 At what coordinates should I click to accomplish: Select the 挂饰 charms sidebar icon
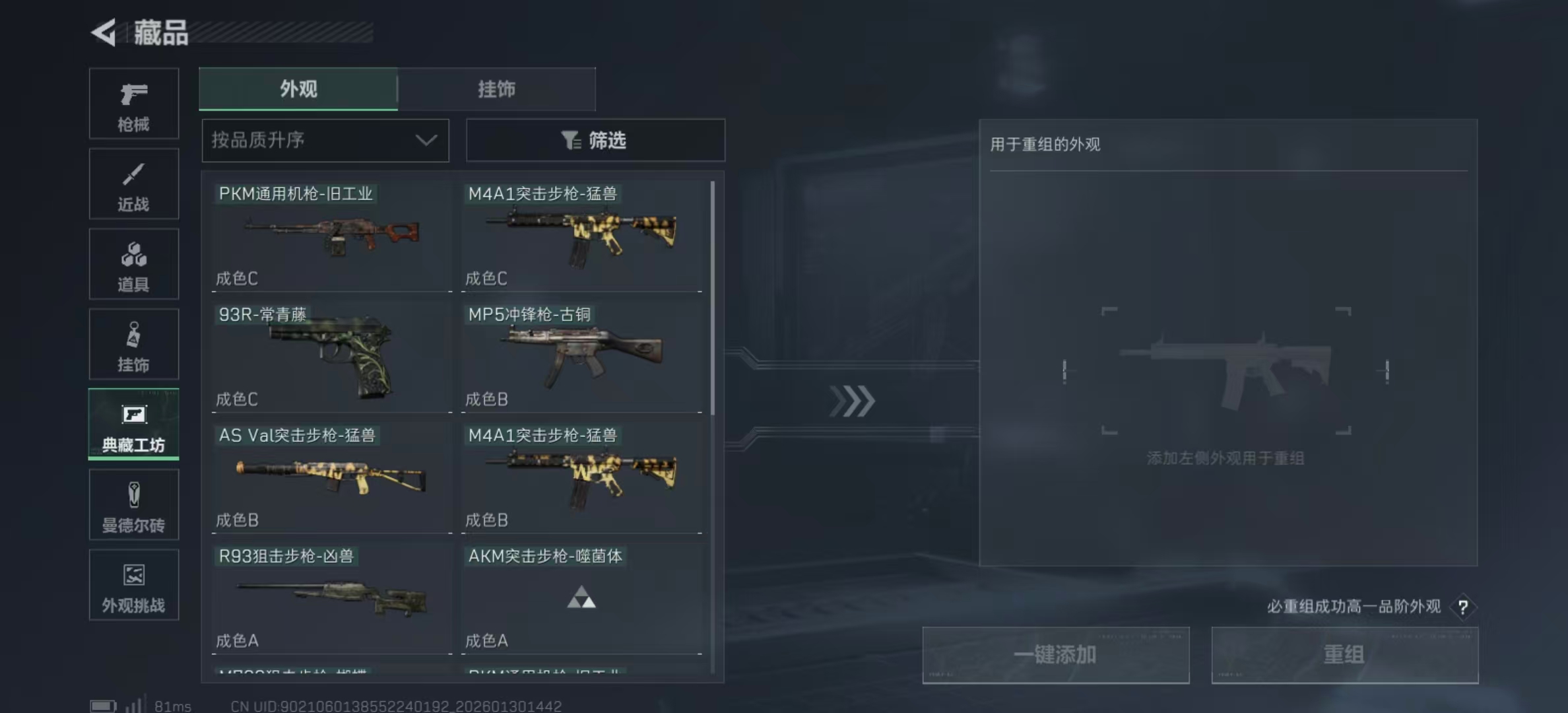click(133, 344)
